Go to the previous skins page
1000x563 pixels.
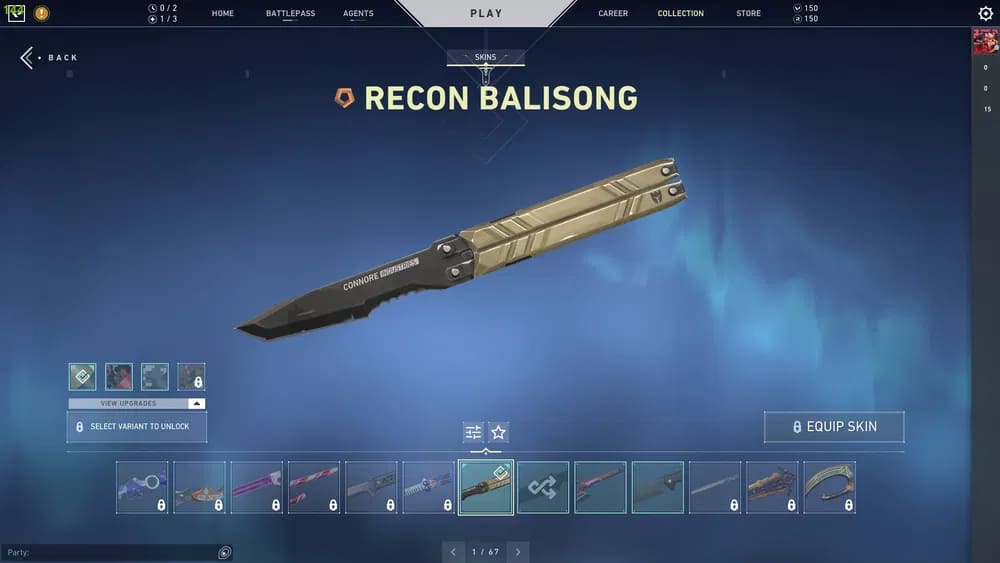click(x=453, y=552)
